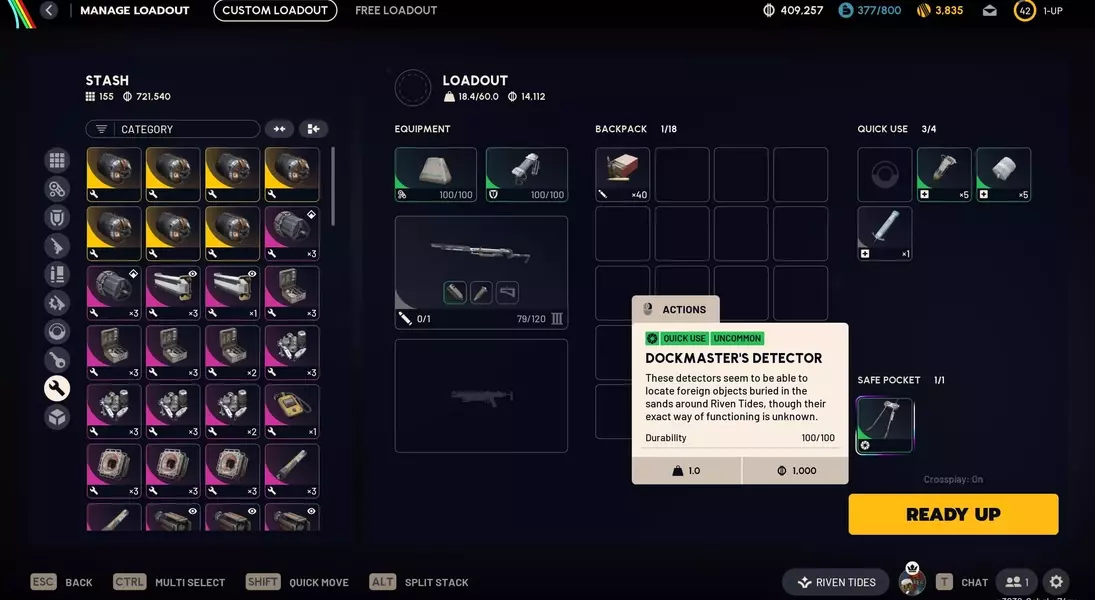
Task: Open the Actions tab on the item tooltip
Action: point(675,310)
